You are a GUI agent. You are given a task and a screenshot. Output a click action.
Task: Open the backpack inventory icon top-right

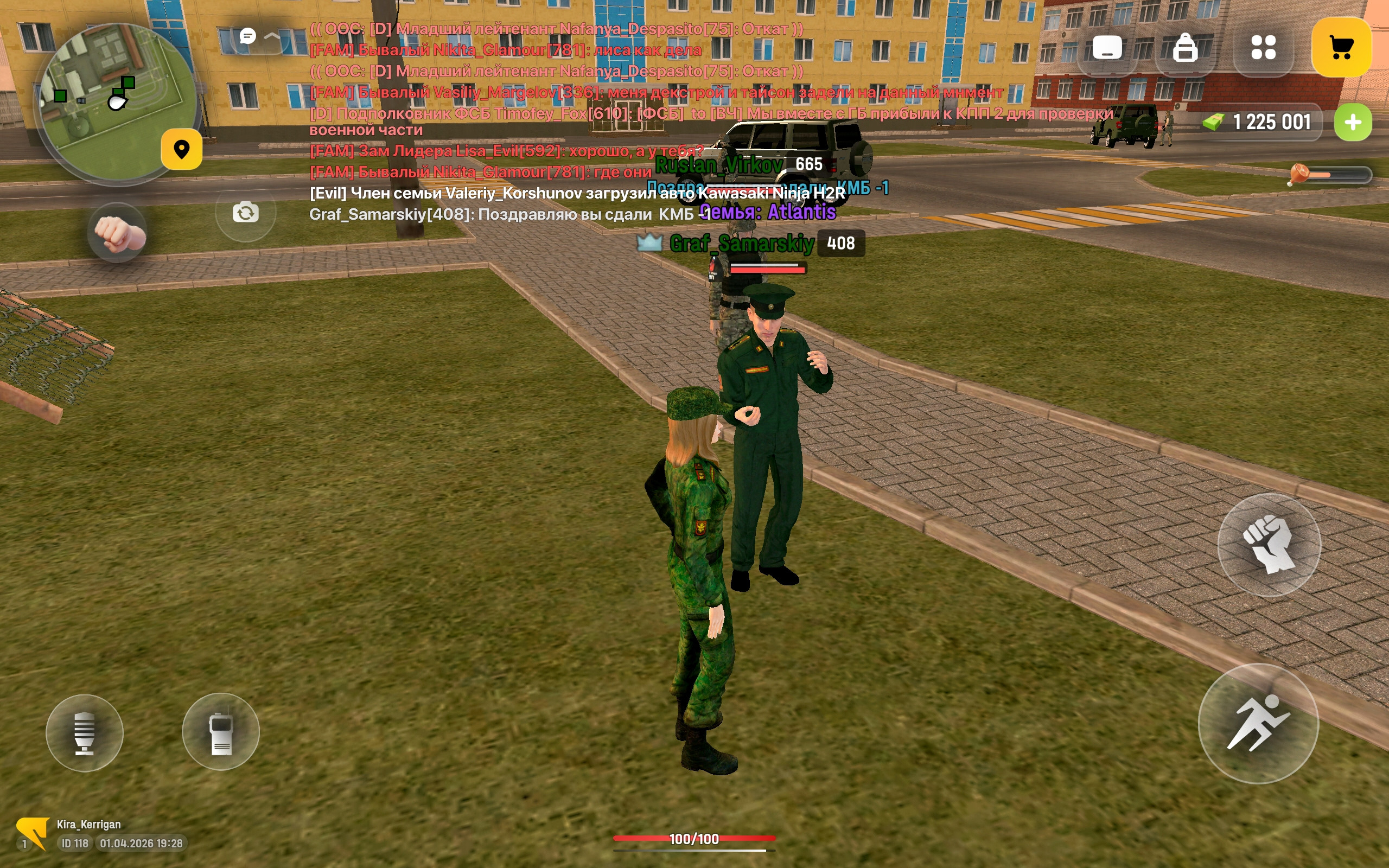1186,49
